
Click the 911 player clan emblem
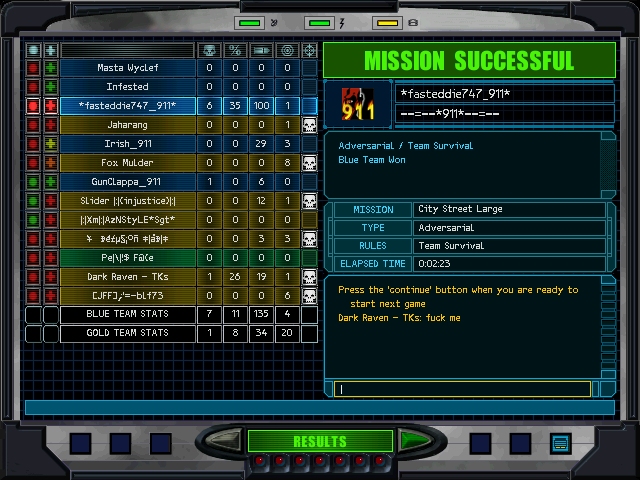pos(358,104)
